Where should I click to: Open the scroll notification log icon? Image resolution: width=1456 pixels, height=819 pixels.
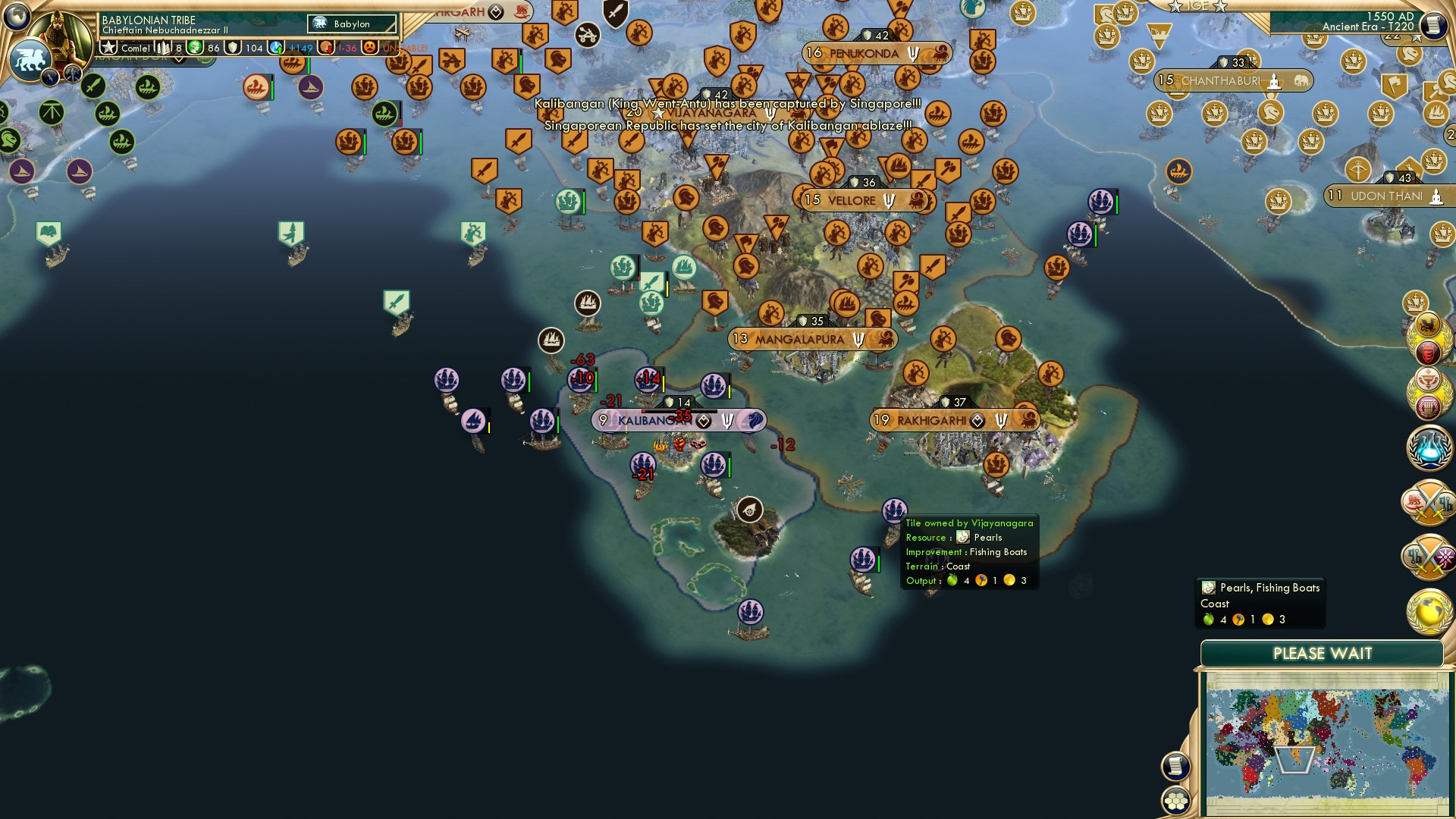(x=1174, y=766)
